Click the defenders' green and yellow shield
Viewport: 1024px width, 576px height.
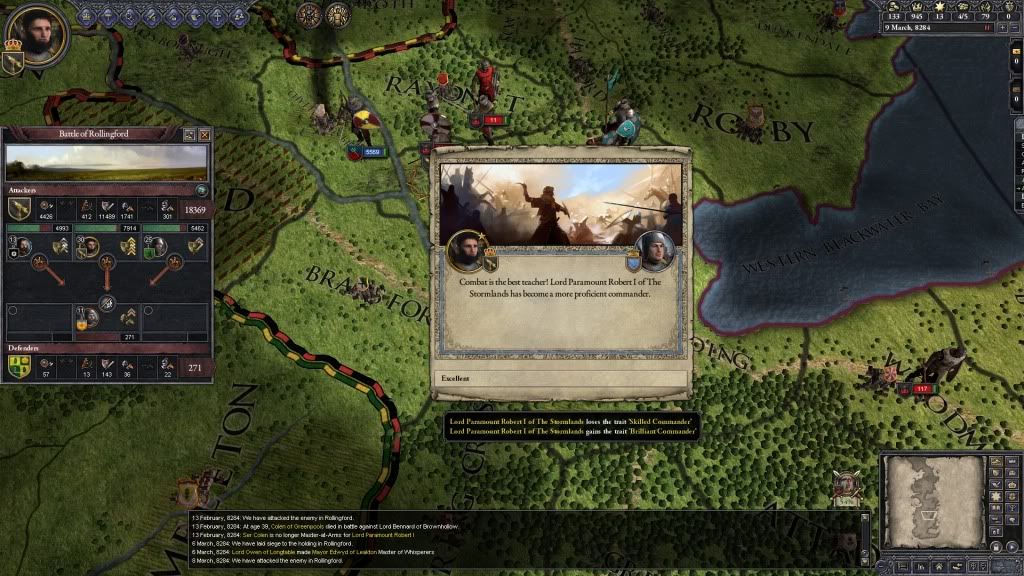(19, 367)
